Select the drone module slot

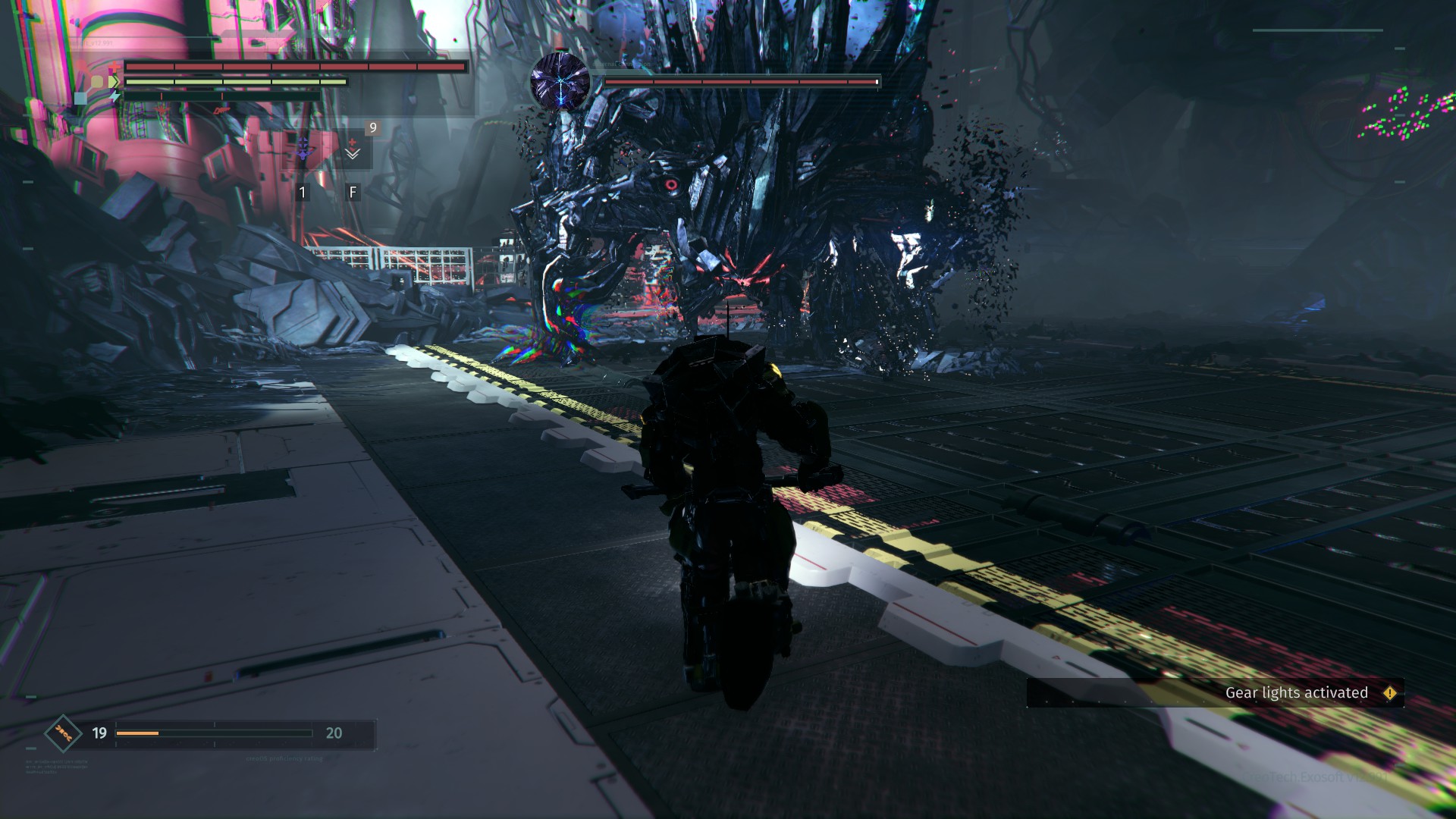(x=303, y=149)
